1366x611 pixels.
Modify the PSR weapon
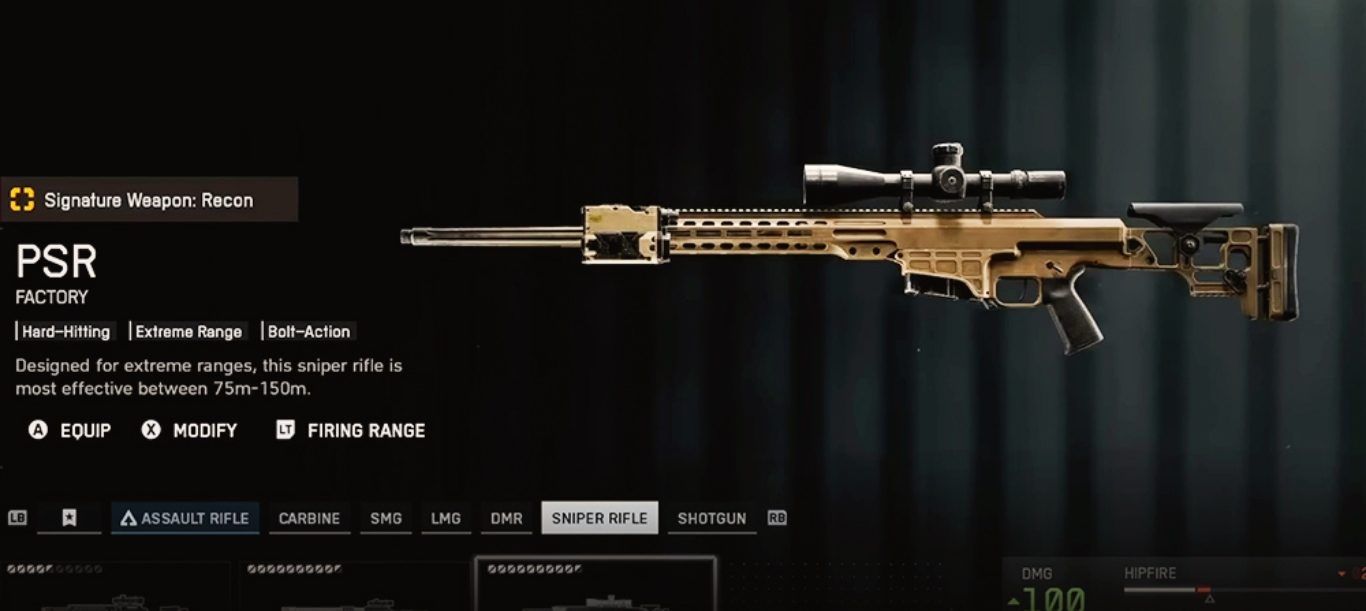point(190,431)
